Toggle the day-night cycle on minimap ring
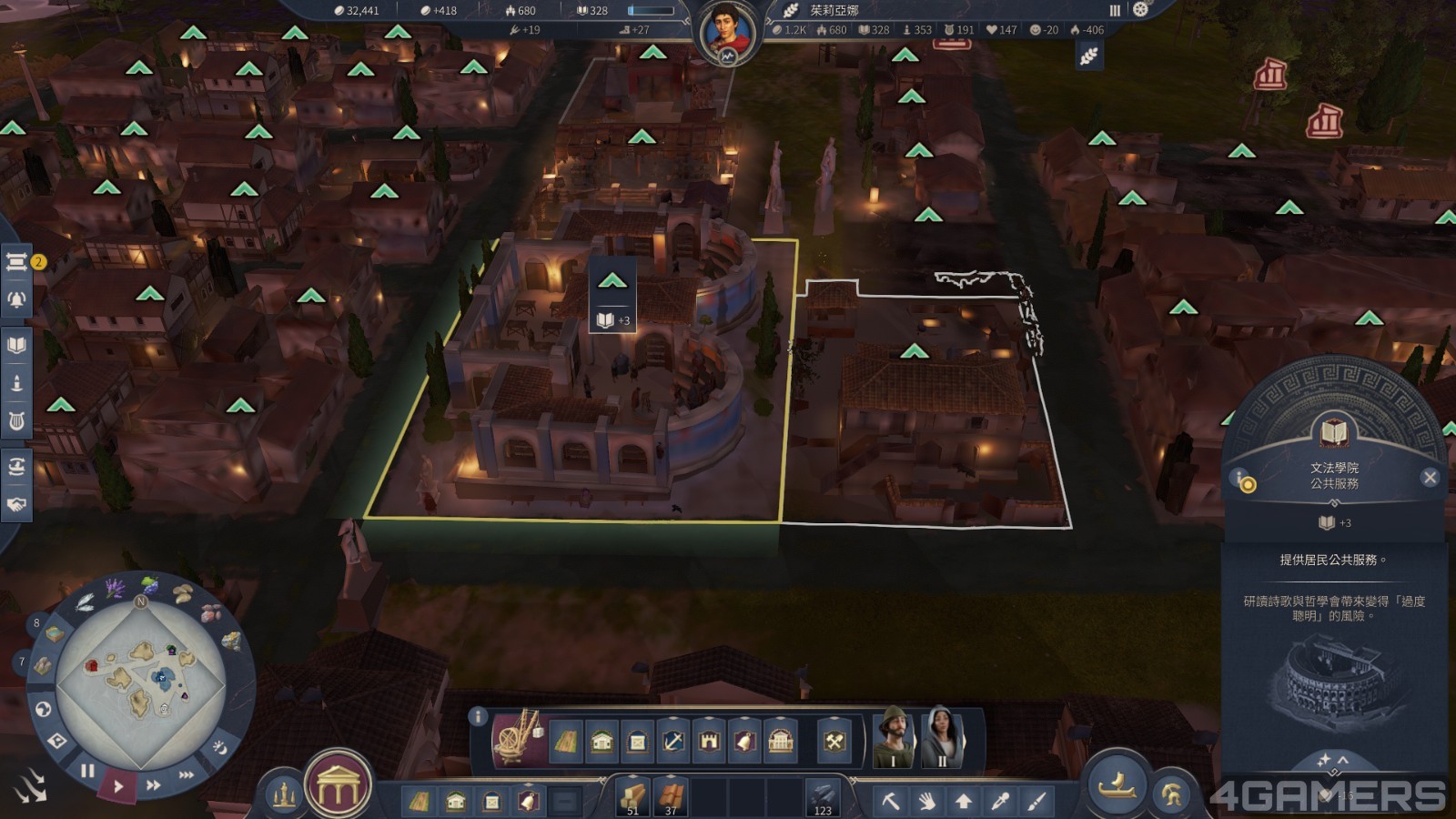 (x=219, y=747)
